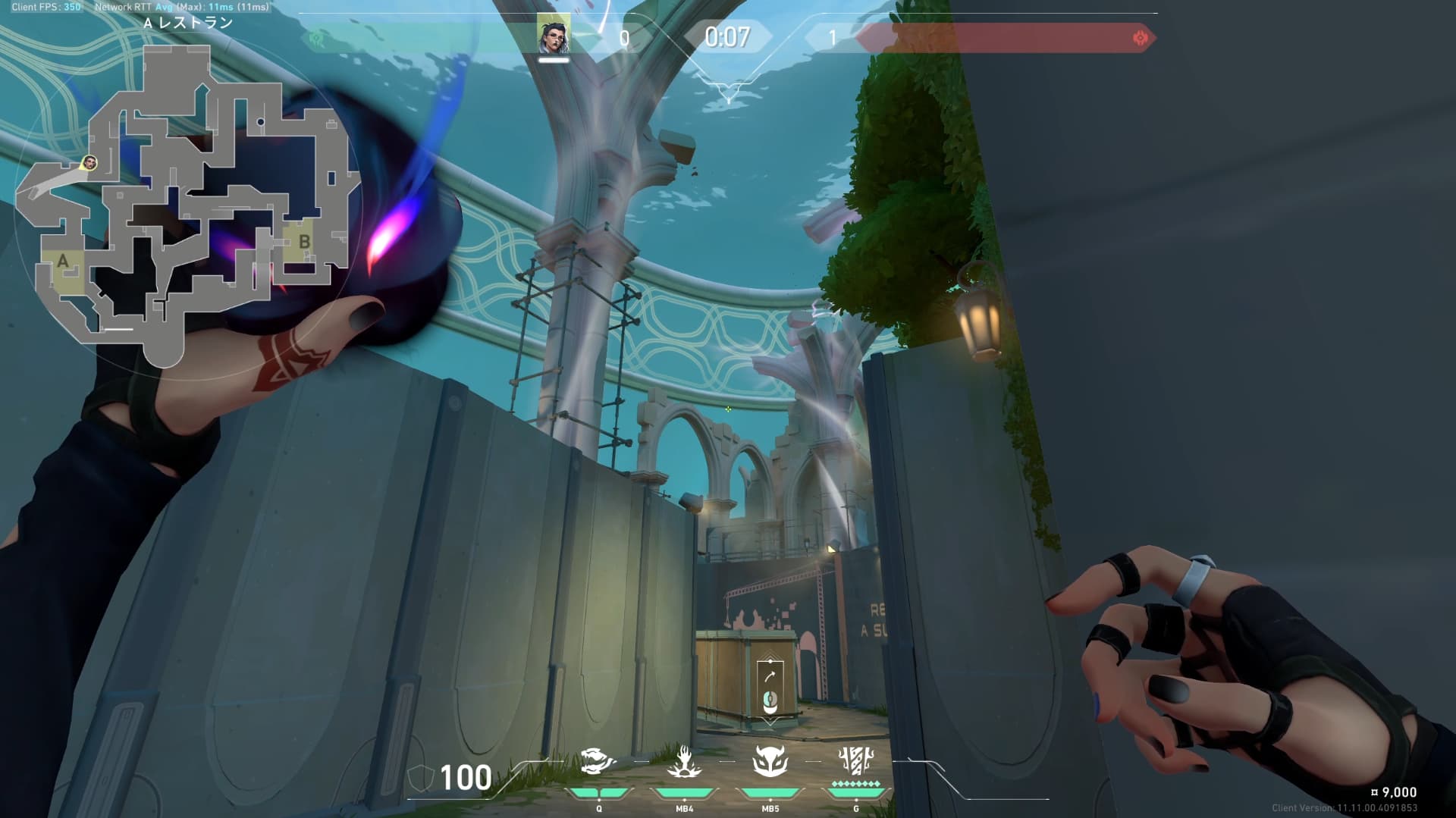Click the green ally team emblem

pyautogui.click(x=316, y=39)
